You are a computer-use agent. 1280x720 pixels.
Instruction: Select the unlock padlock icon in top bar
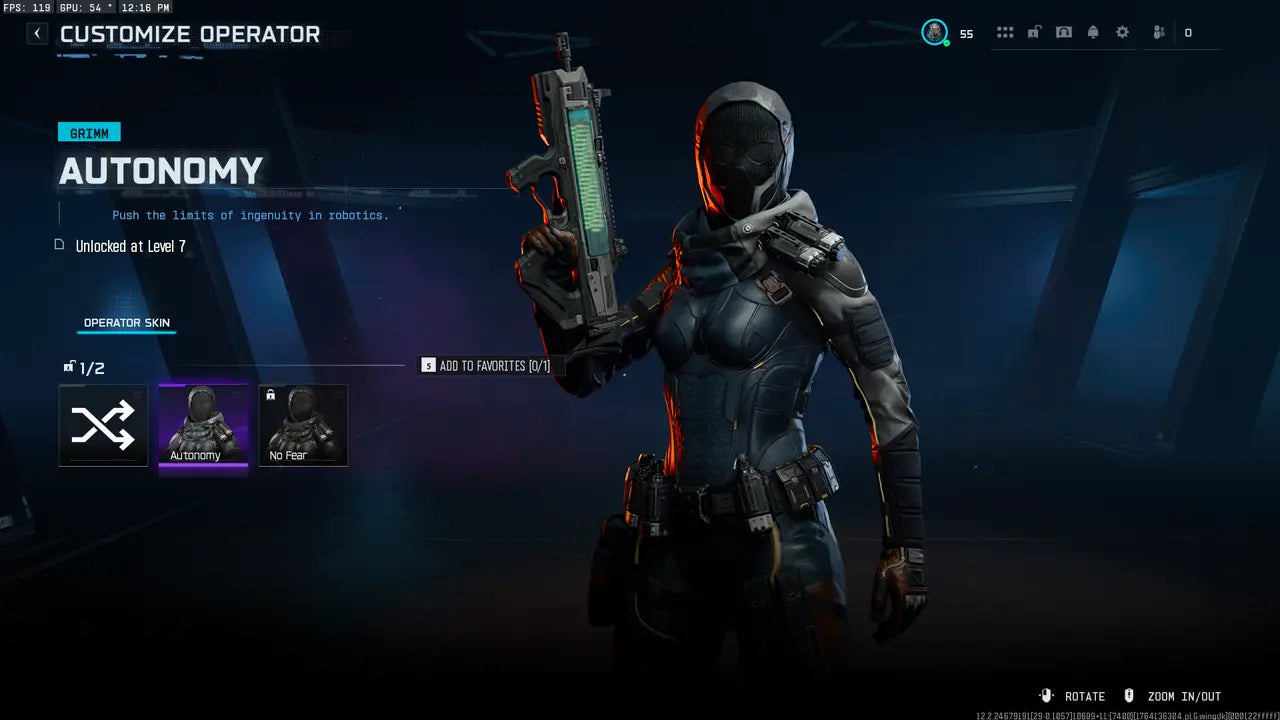pos(1033,32)
